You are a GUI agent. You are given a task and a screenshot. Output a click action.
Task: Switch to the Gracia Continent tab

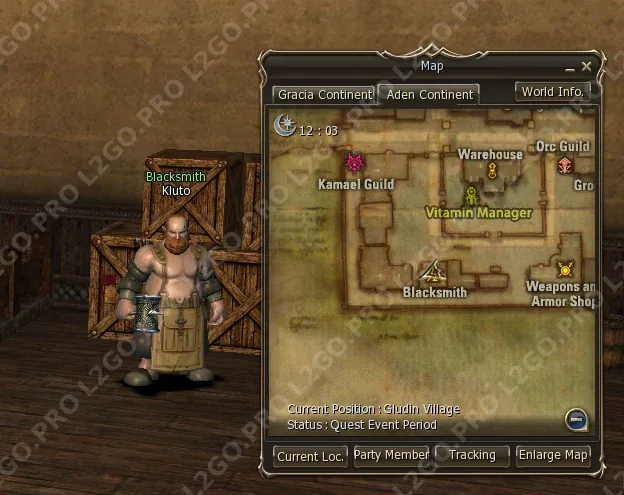coord(323,95)
